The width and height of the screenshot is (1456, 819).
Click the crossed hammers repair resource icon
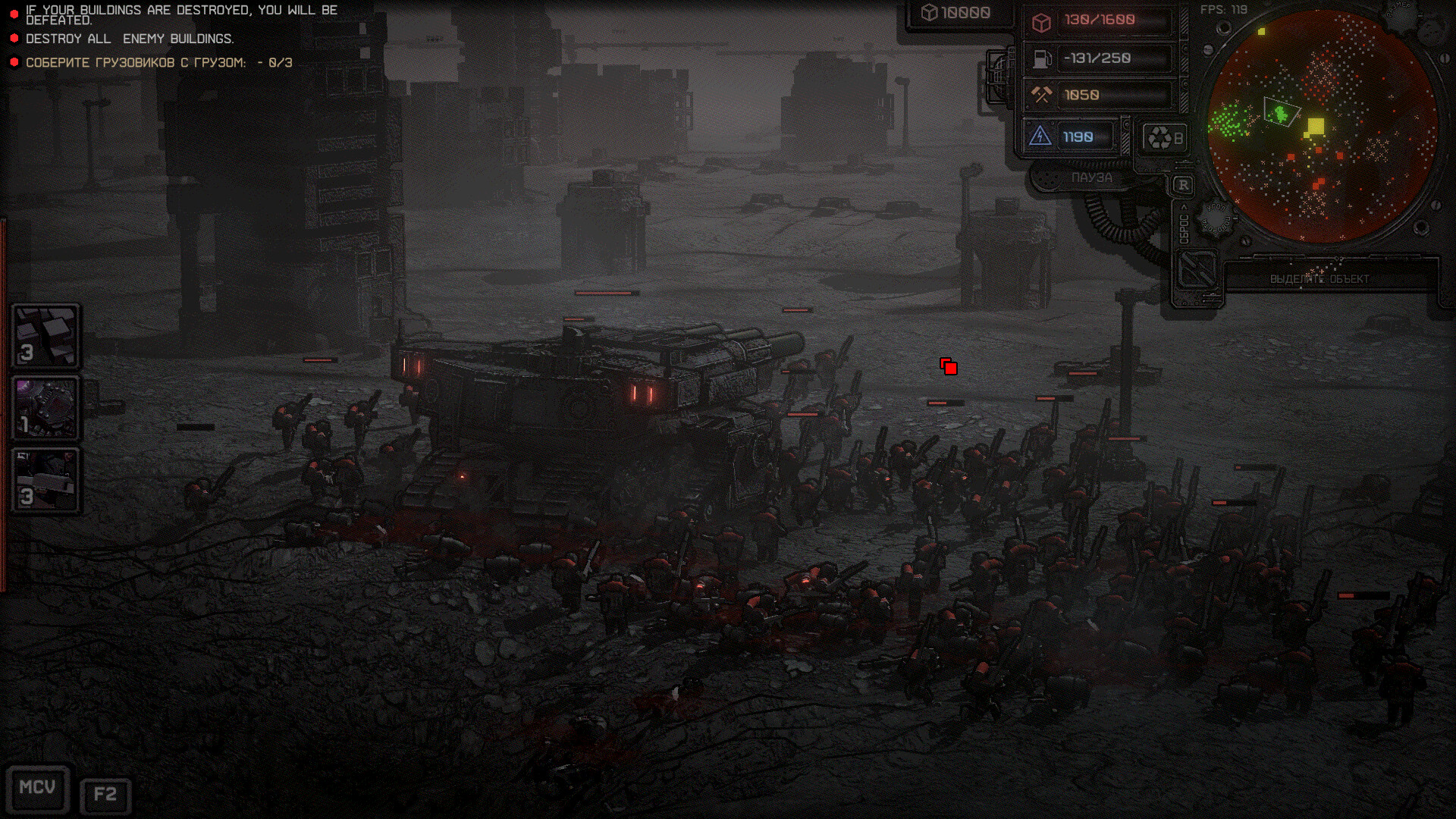pos(1040,95)
